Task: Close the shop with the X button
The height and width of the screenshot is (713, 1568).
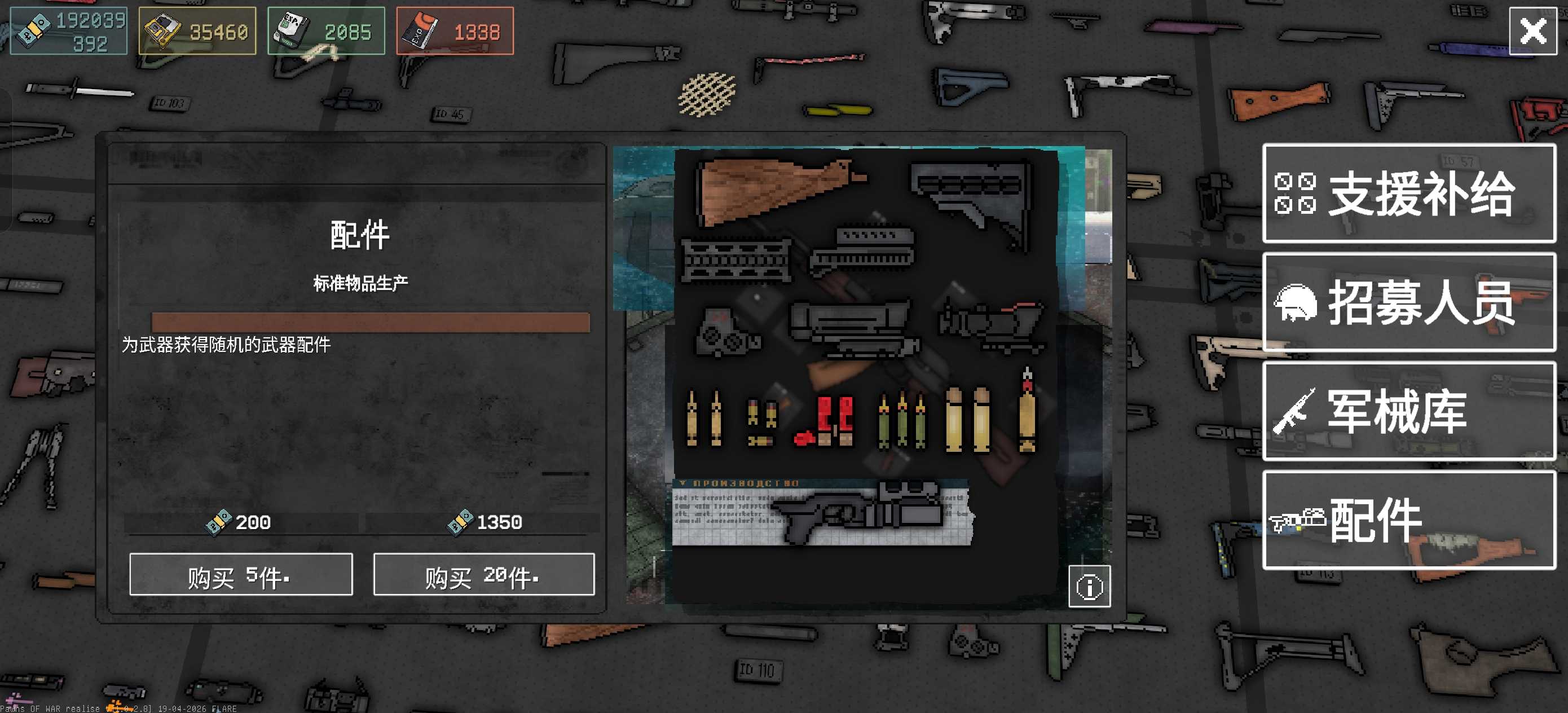Action: 1532,31
